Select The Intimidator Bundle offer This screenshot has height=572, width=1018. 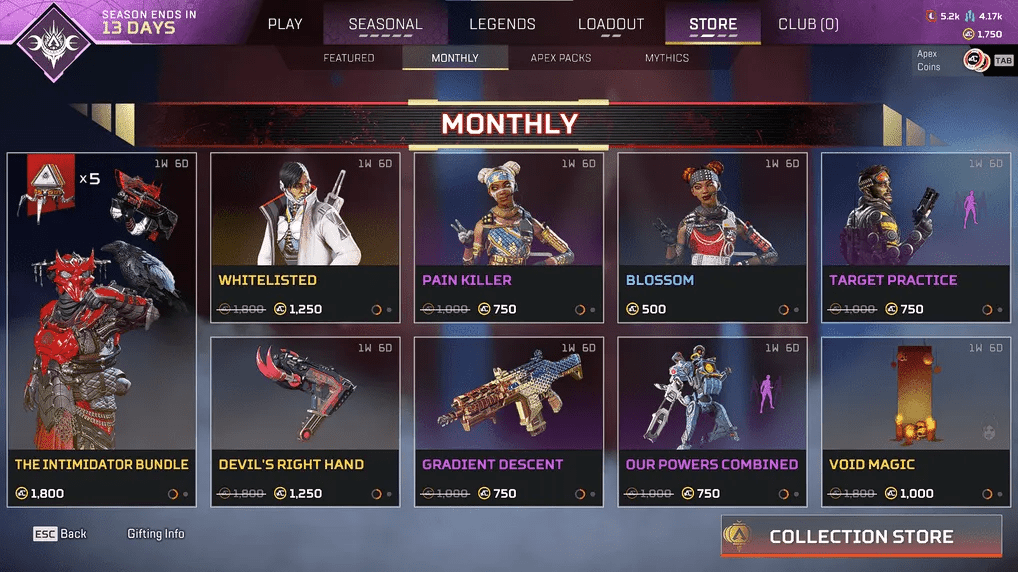(102, 330)
